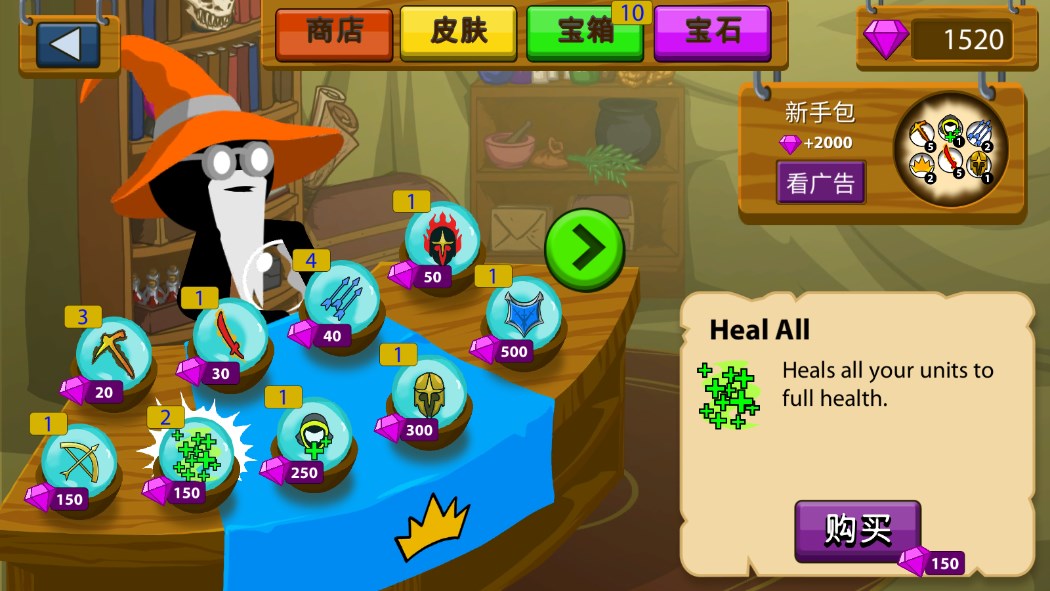Viewport: 1050px width, 591px height.
Task: Open the 商店 shop tab
Action: (334, 32)
